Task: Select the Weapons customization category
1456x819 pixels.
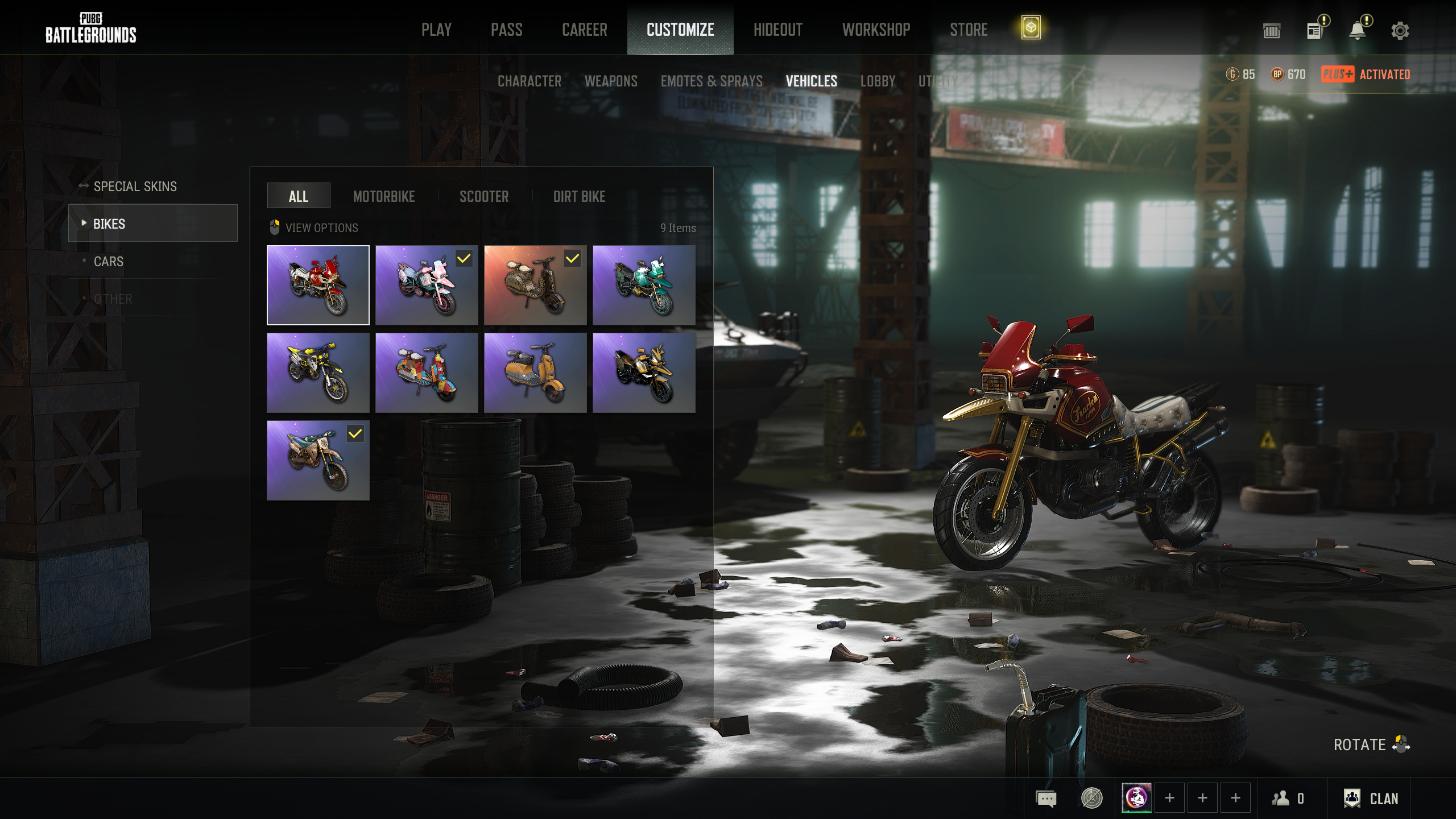Action: pos(611,81)
